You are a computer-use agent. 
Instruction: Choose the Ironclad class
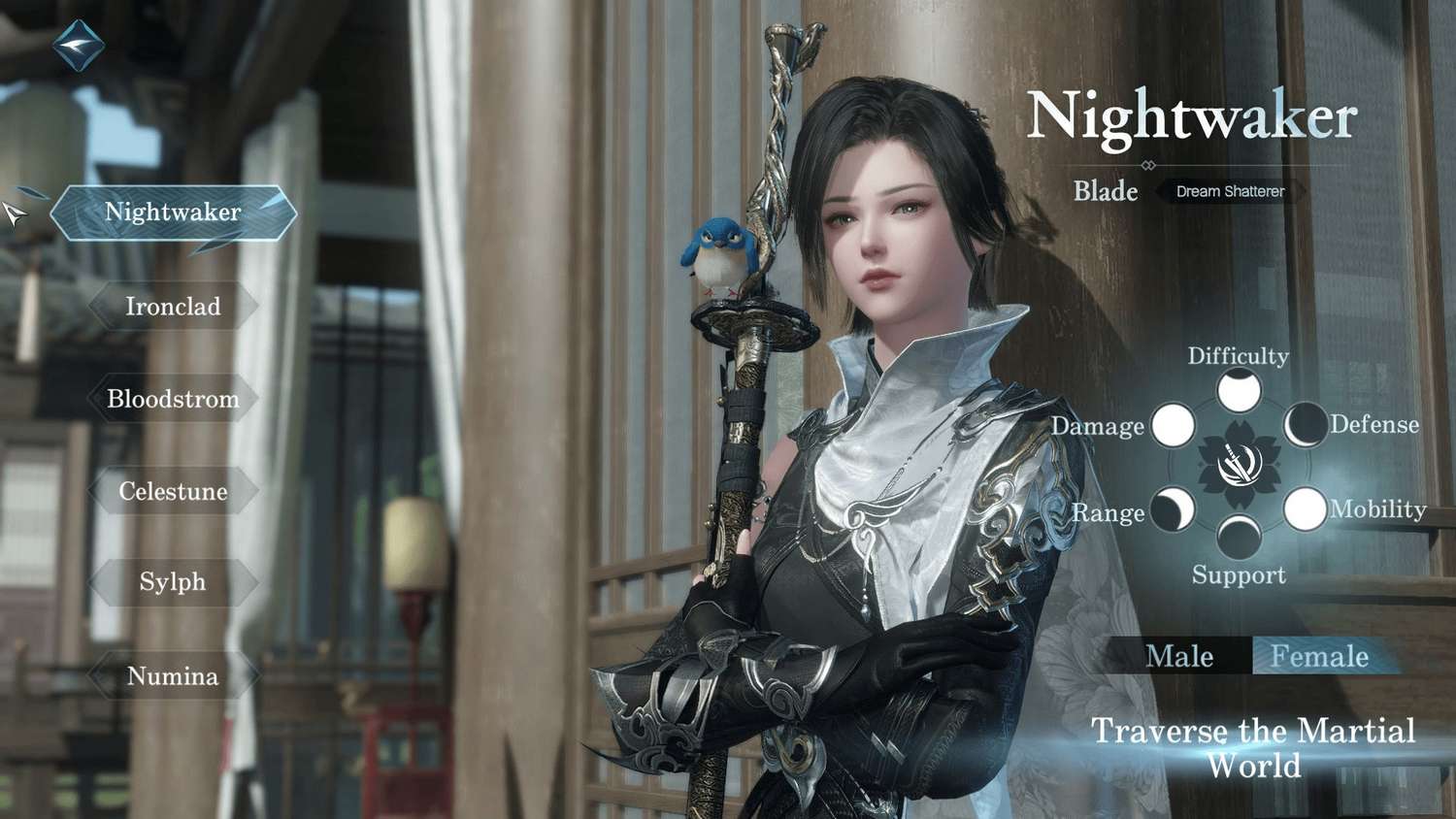173,307
